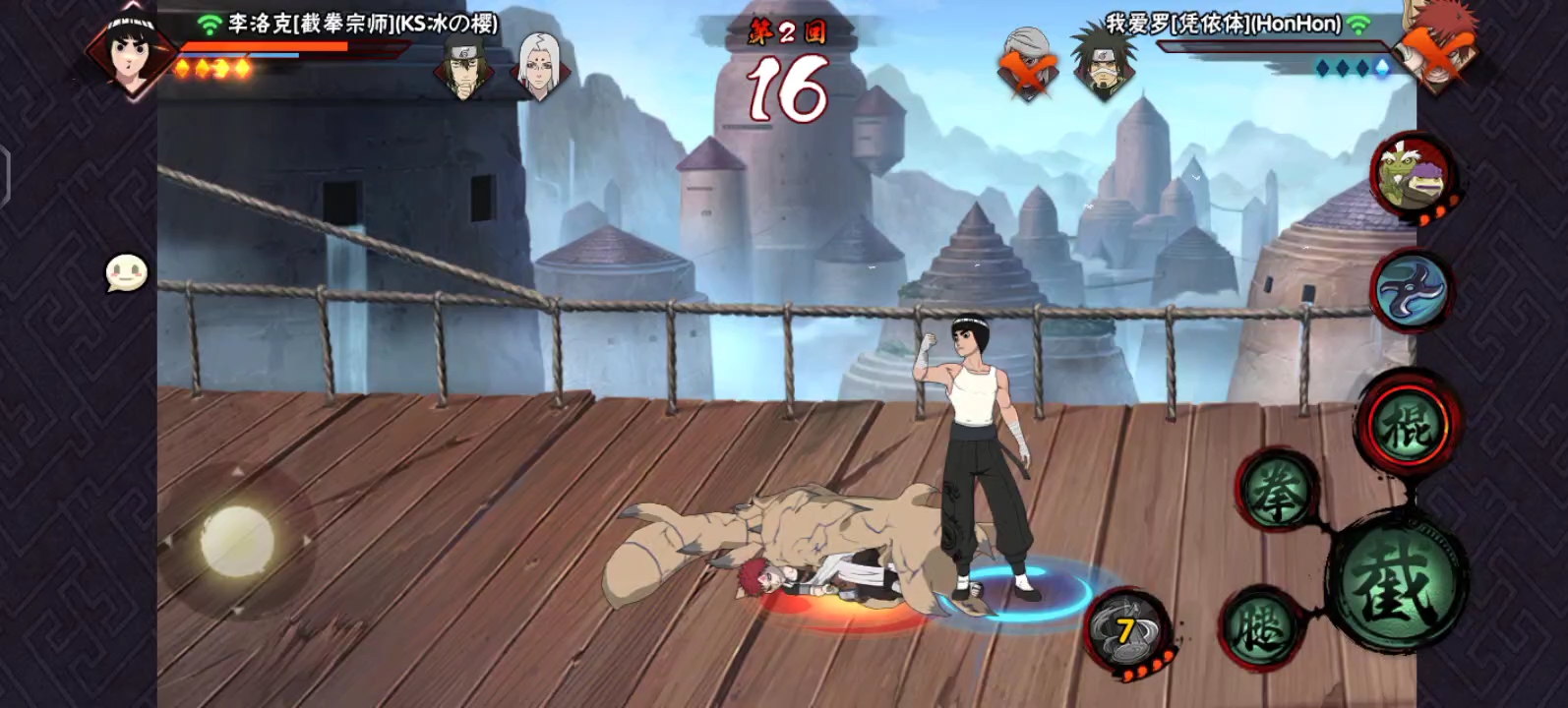The width and height of the screenshot is (1568, 708).
Task: Tap the virtual movement joystick
Action: 237,541
